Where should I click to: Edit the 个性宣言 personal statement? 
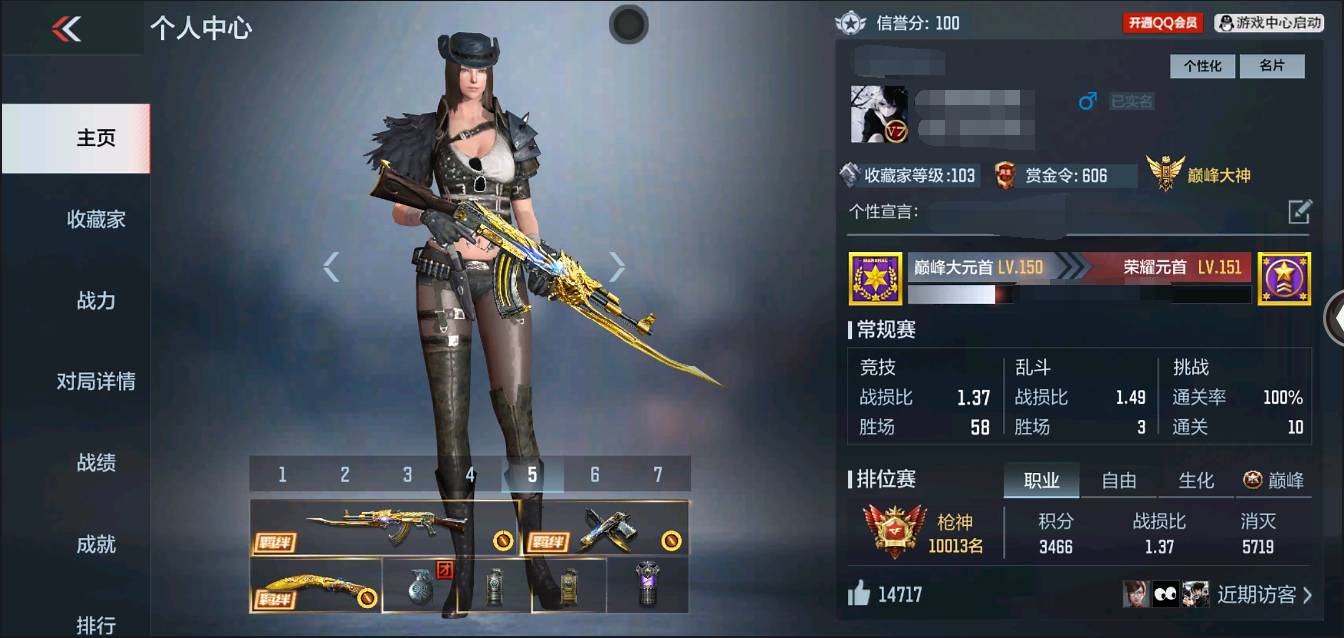(x=1299, y=211)
